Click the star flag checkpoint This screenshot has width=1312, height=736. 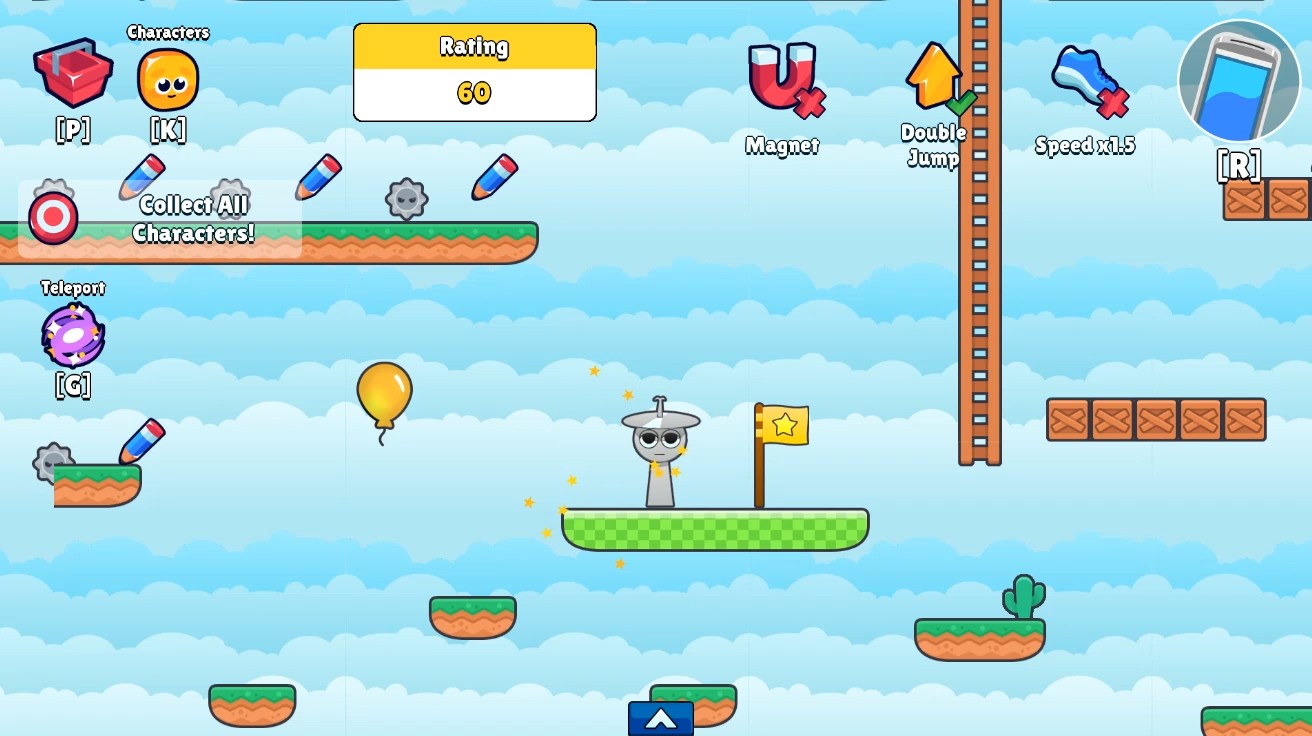tap(784, 424)
